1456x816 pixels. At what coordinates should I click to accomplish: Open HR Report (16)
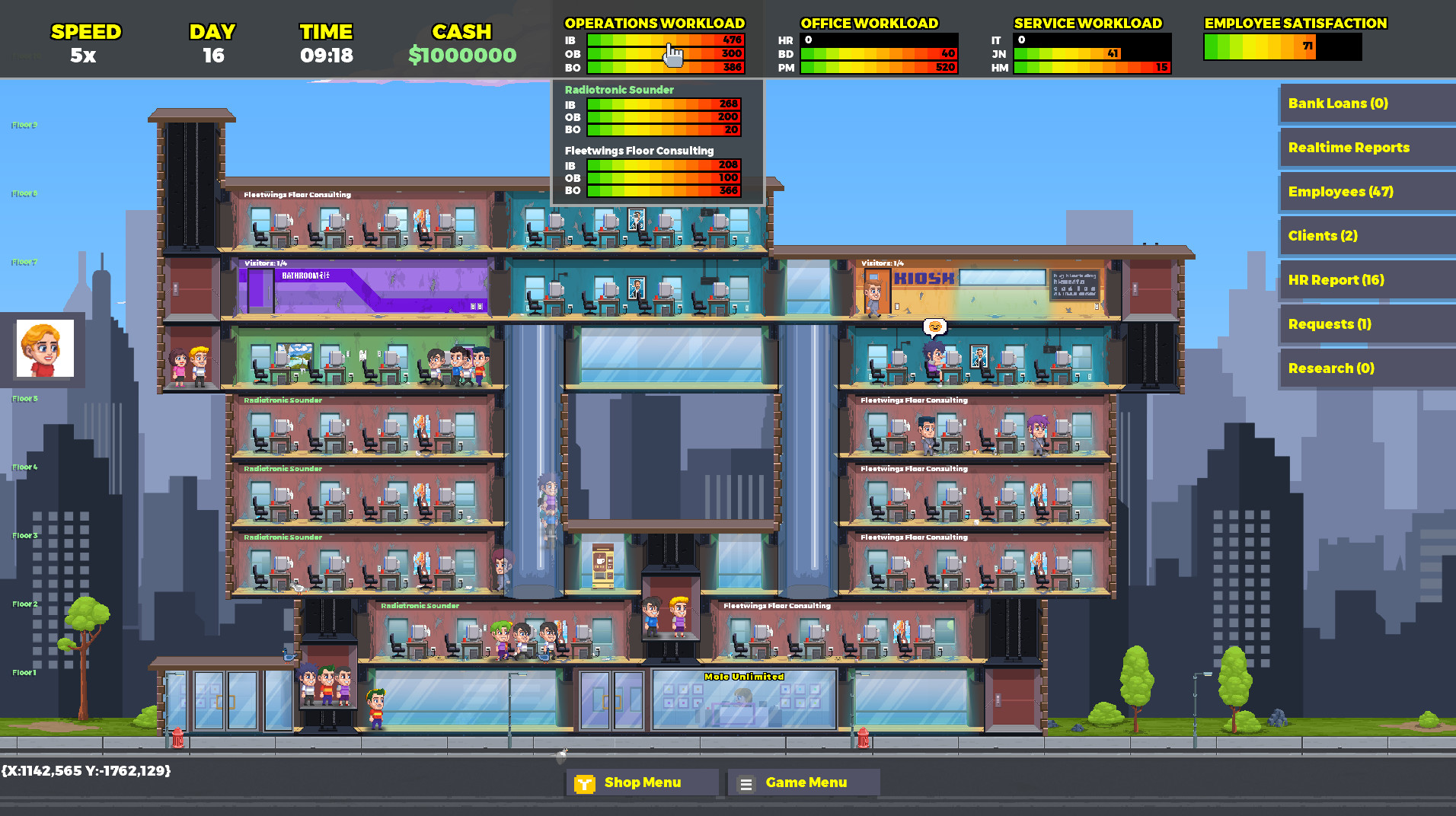[1365, 279]
